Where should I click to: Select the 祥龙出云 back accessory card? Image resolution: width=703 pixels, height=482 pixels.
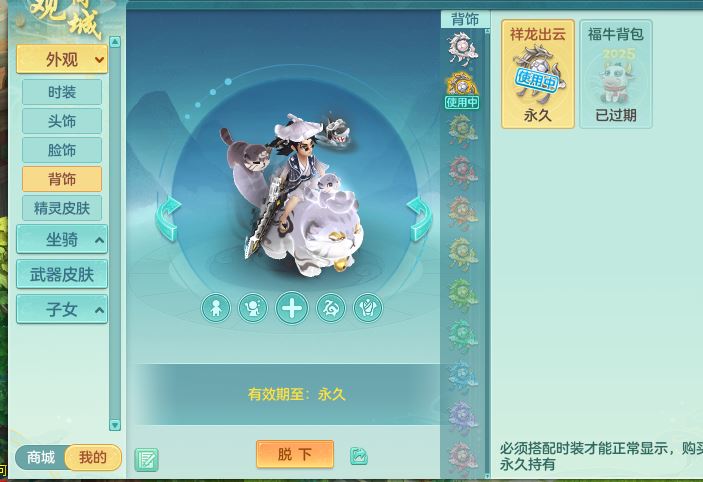click(x=538, y=75)
